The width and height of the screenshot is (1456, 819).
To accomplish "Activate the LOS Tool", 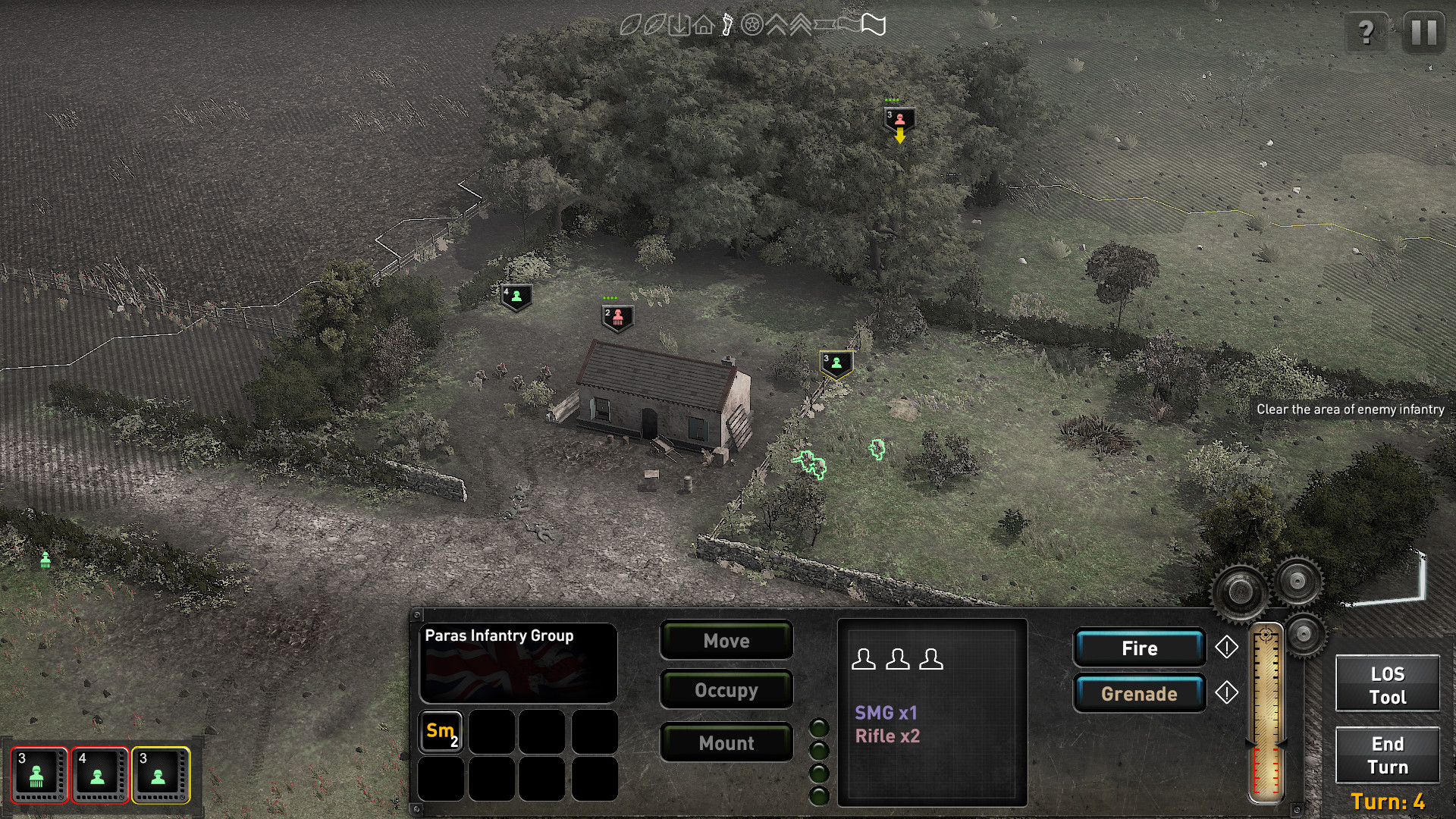I will pyautogui.click(x=1387, y=684).
